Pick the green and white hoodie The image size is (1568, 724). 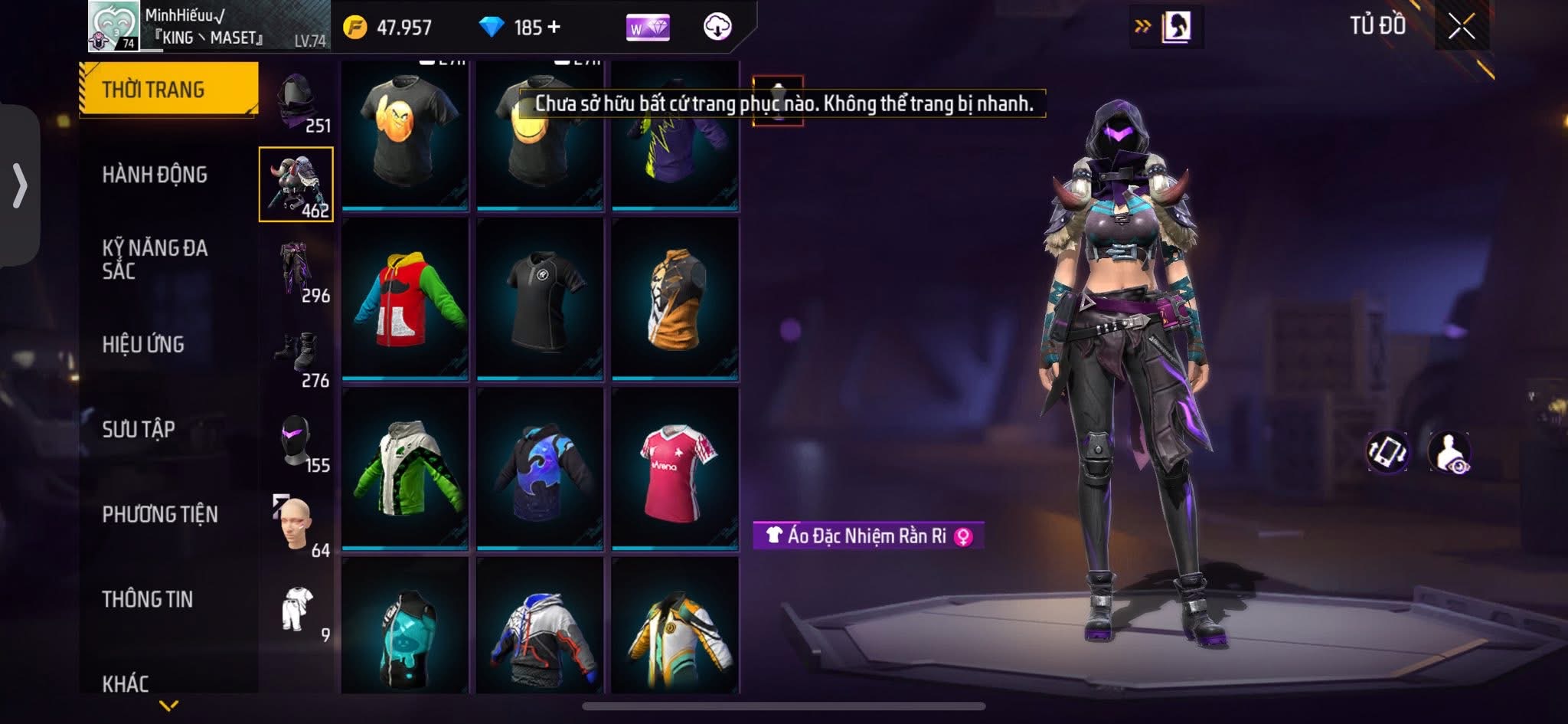coord(405,469)
